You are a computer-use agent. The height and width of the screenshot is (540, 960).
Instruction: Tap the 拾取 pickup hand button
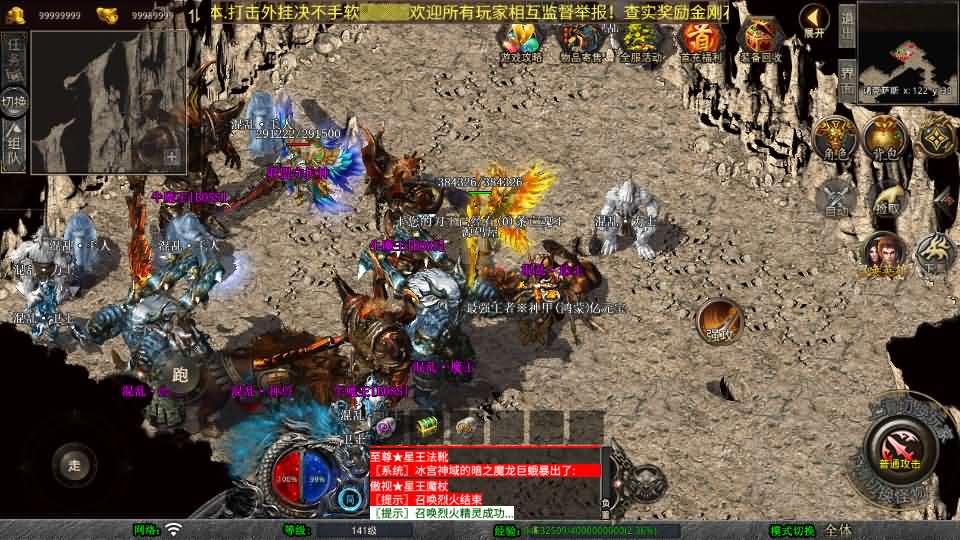[885, 197]
